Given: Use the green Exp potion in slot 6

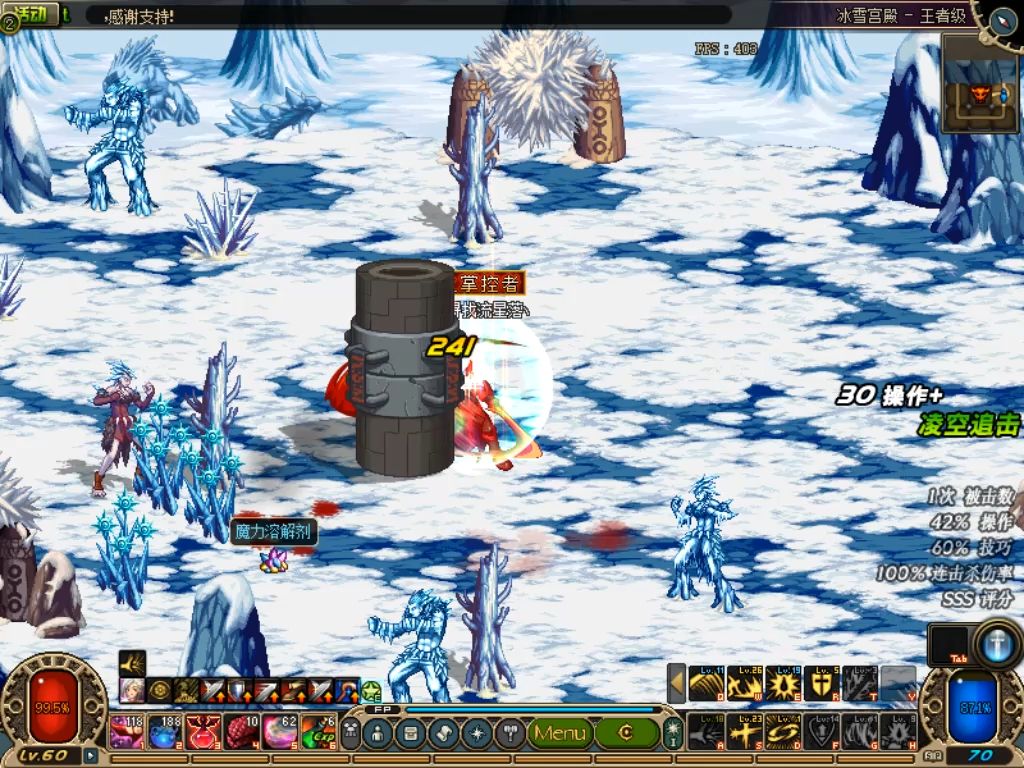Looking at the screenshot, I should pyautogui.click(x=320, y=732).
